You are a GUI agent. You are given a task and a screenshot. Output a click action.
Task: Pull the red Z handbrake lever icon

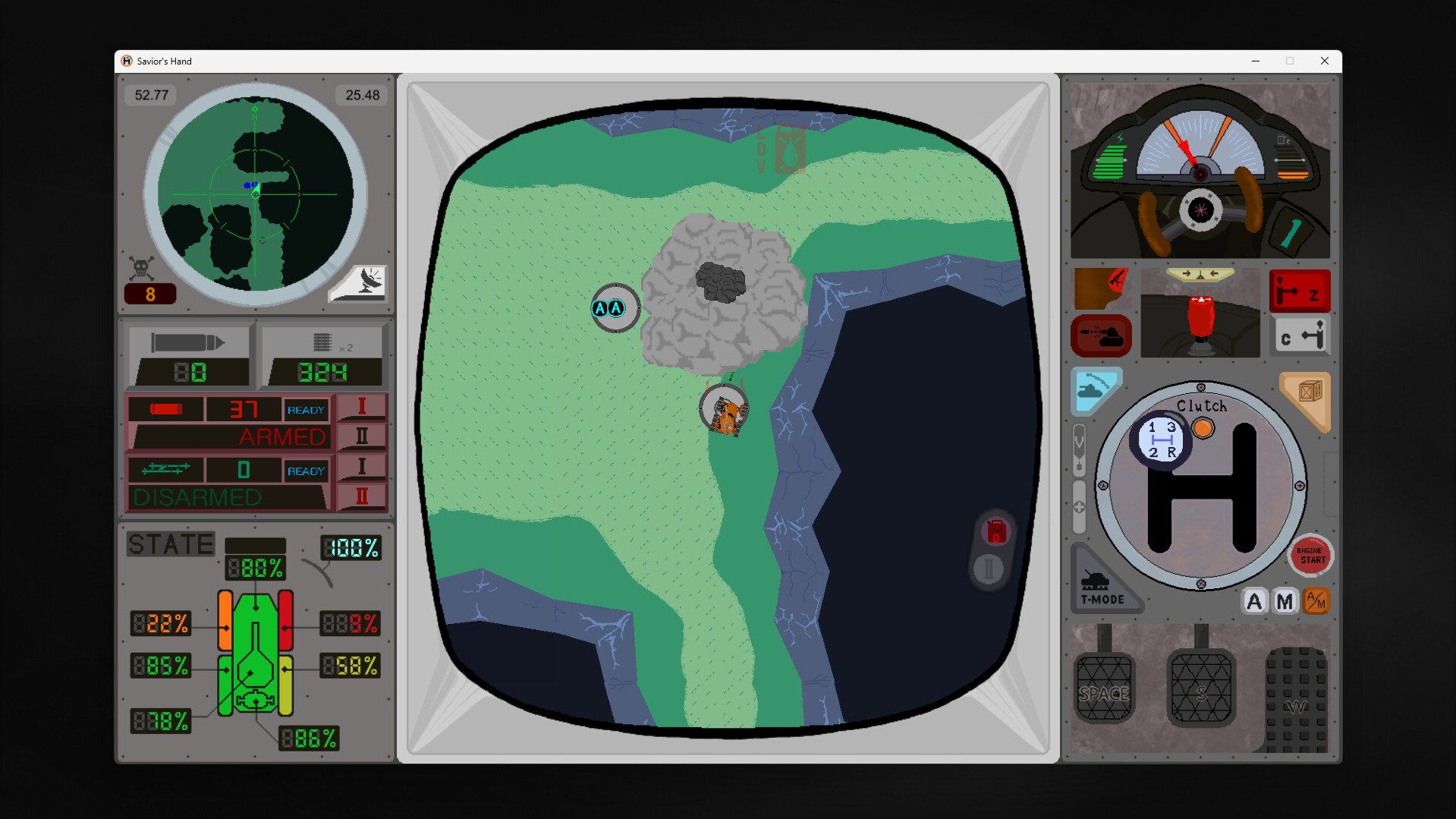click(1300, 290)
